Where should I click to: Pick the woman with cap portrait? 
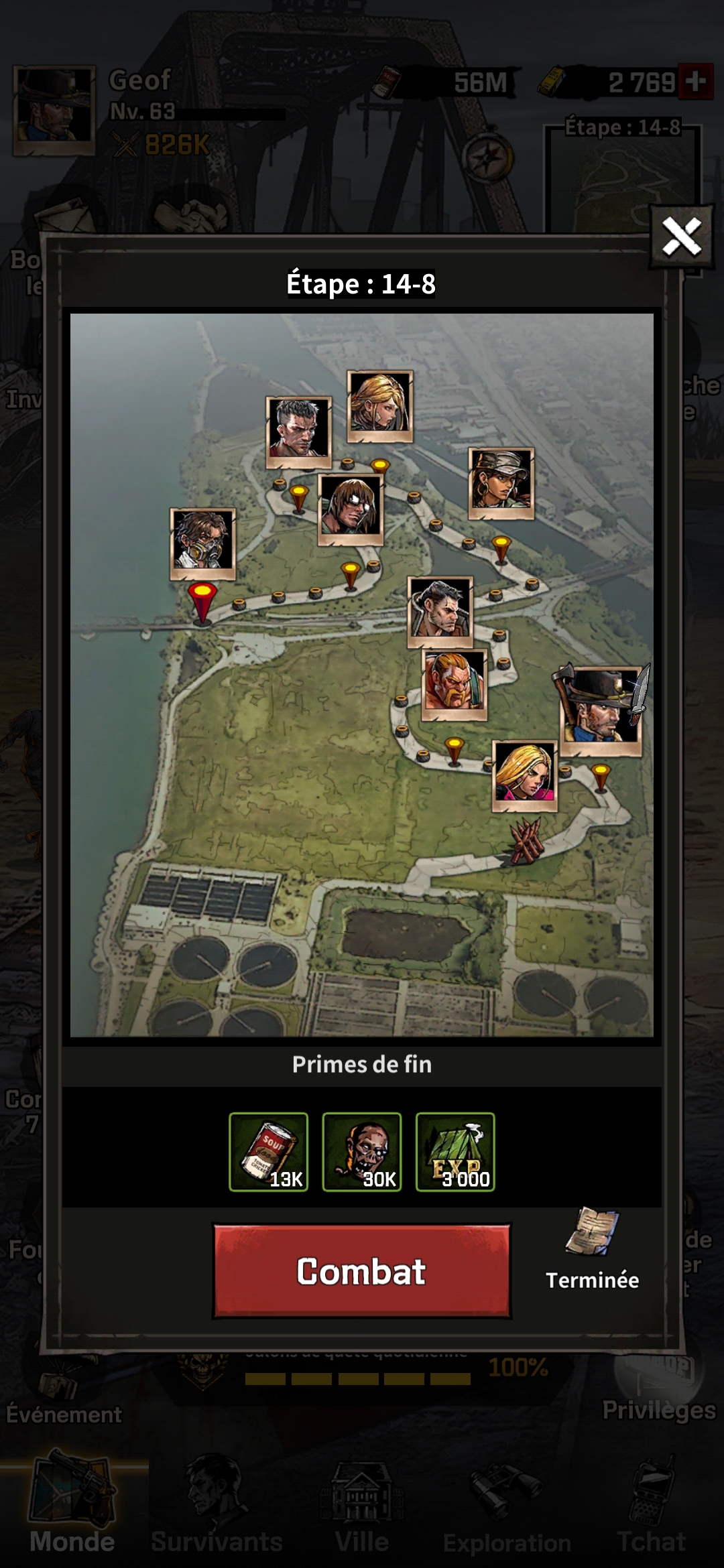point(501,482)
